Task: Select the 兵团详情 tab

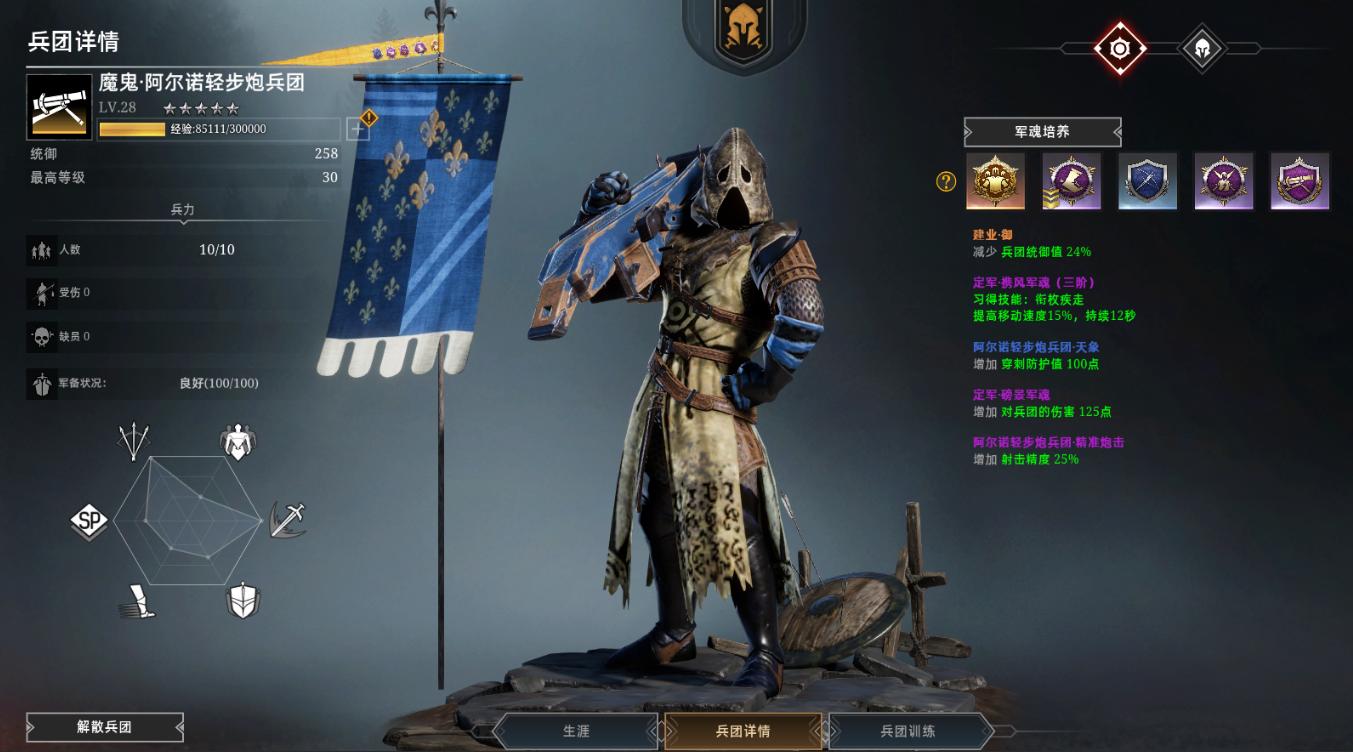Action: click(x=743, y=731)
